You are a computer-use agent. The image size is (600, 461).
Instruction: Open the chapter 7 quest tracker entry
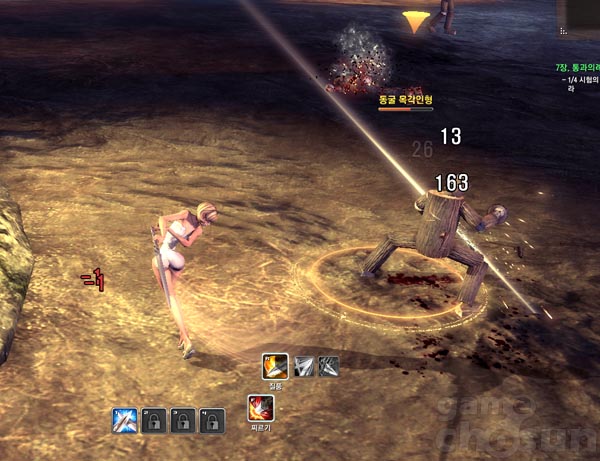pyautogui.click(x=577, y=68)
